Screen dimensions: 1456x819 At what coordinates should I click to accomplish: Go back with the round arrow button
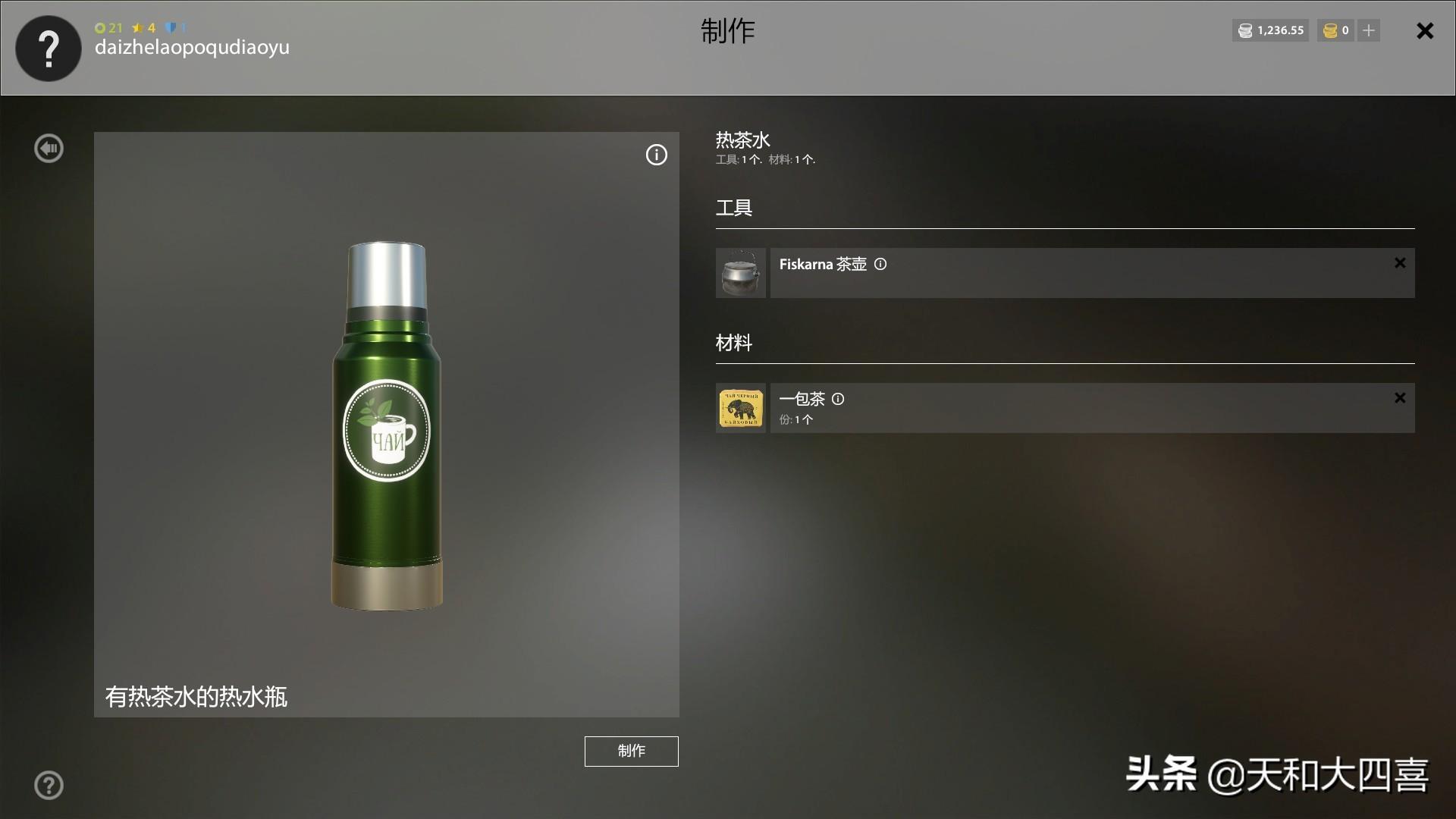49,149
